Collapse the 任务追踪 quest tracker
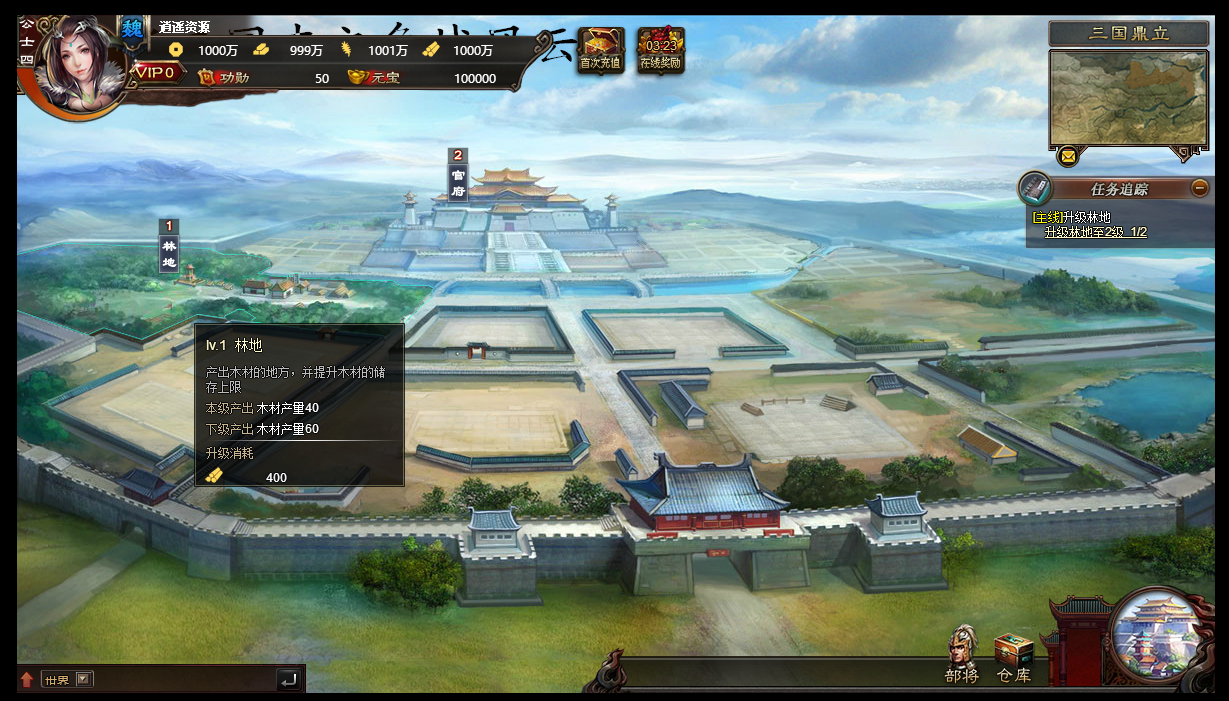Image resolution: width=1229 pixels, height=701 pixels. point(1200,188)
